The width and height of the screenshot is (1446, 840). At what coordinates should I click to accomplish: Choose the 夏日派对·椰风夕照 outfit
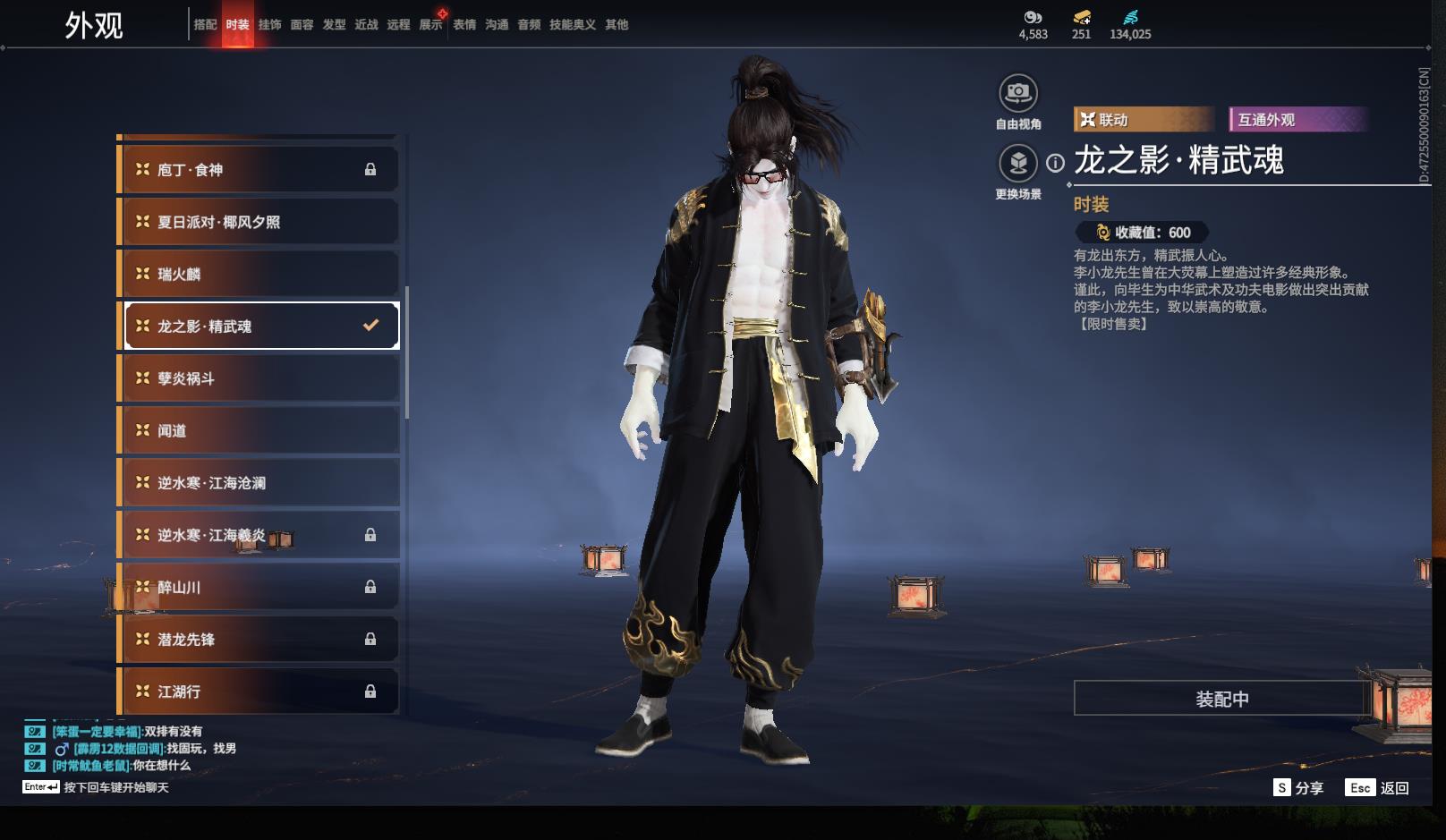(x=258, y=222)
